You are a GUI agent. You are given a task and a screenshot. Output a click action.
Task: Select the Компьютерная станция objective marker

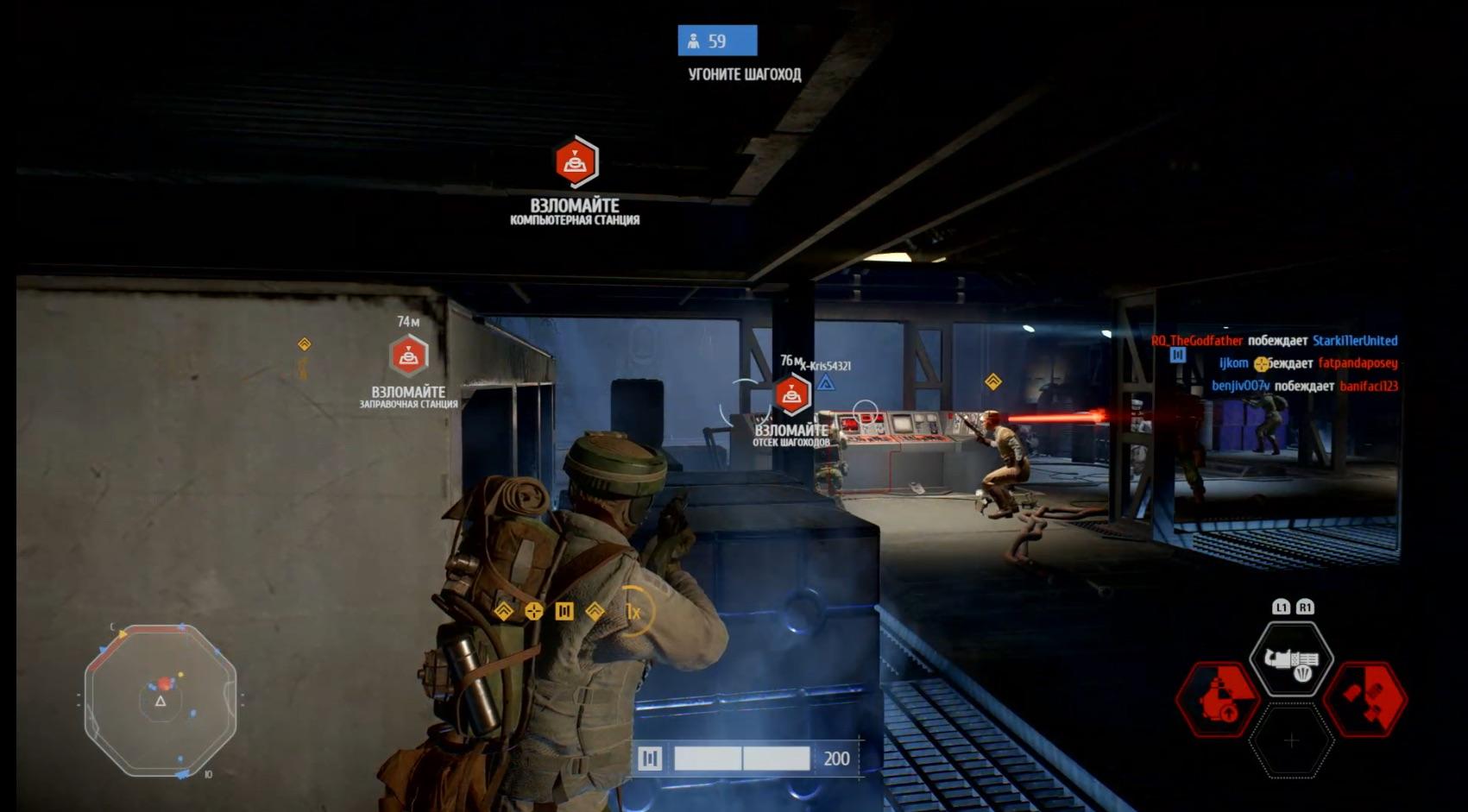coord(576,162)
